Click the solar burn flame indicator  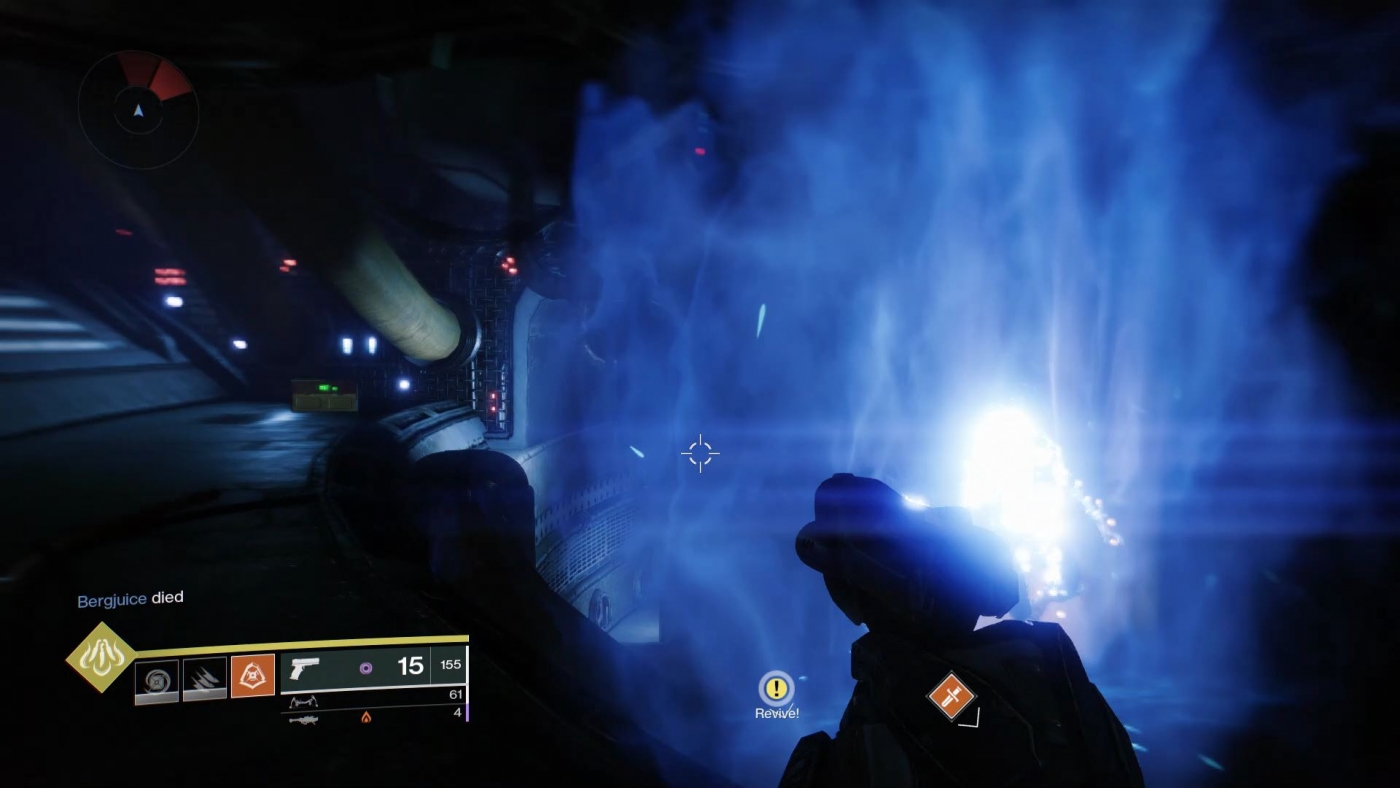tap(367, 718)
